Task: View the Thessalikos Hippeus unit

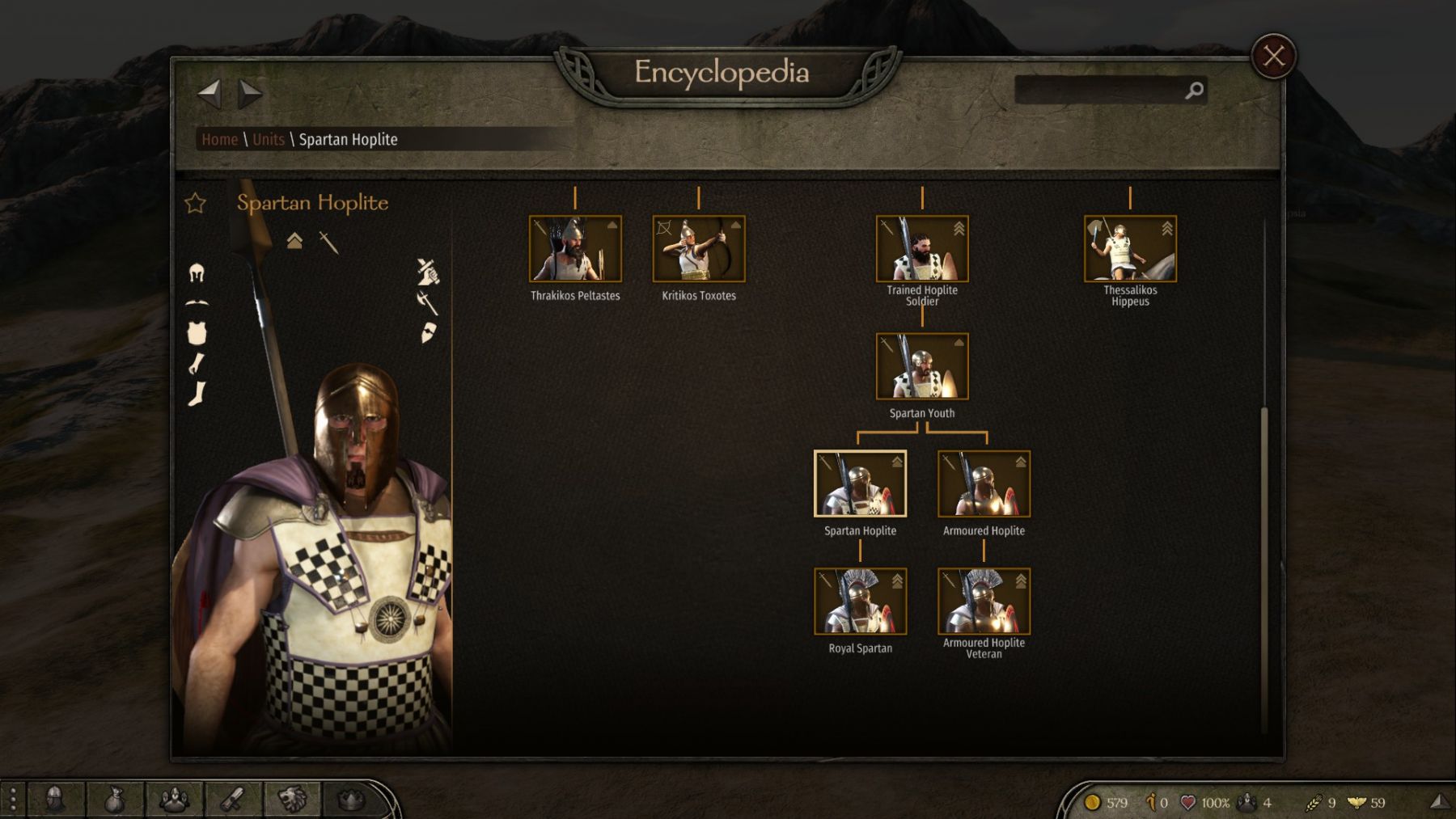Action: (1130, 249)
